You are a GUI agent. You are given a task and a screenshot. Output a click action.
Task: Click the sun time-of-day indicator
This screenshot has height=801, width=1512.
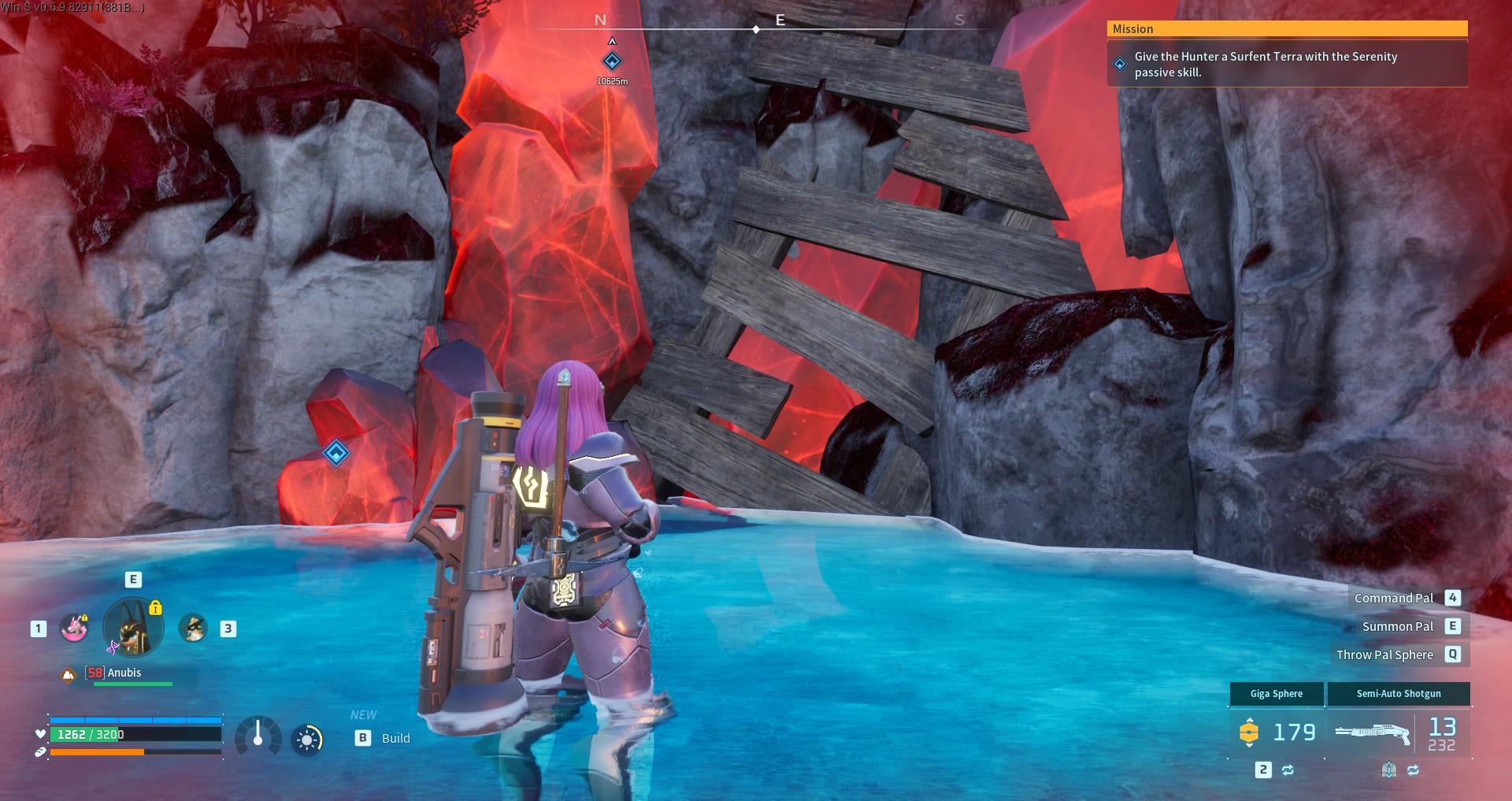(307, 740)
